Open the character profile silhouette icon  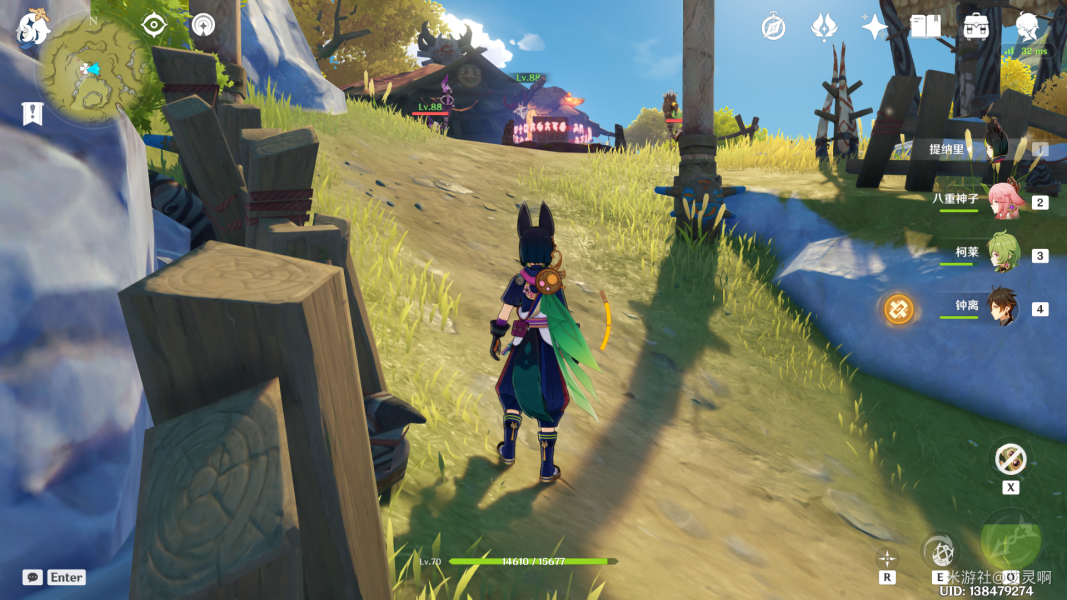pos(1027,27)
